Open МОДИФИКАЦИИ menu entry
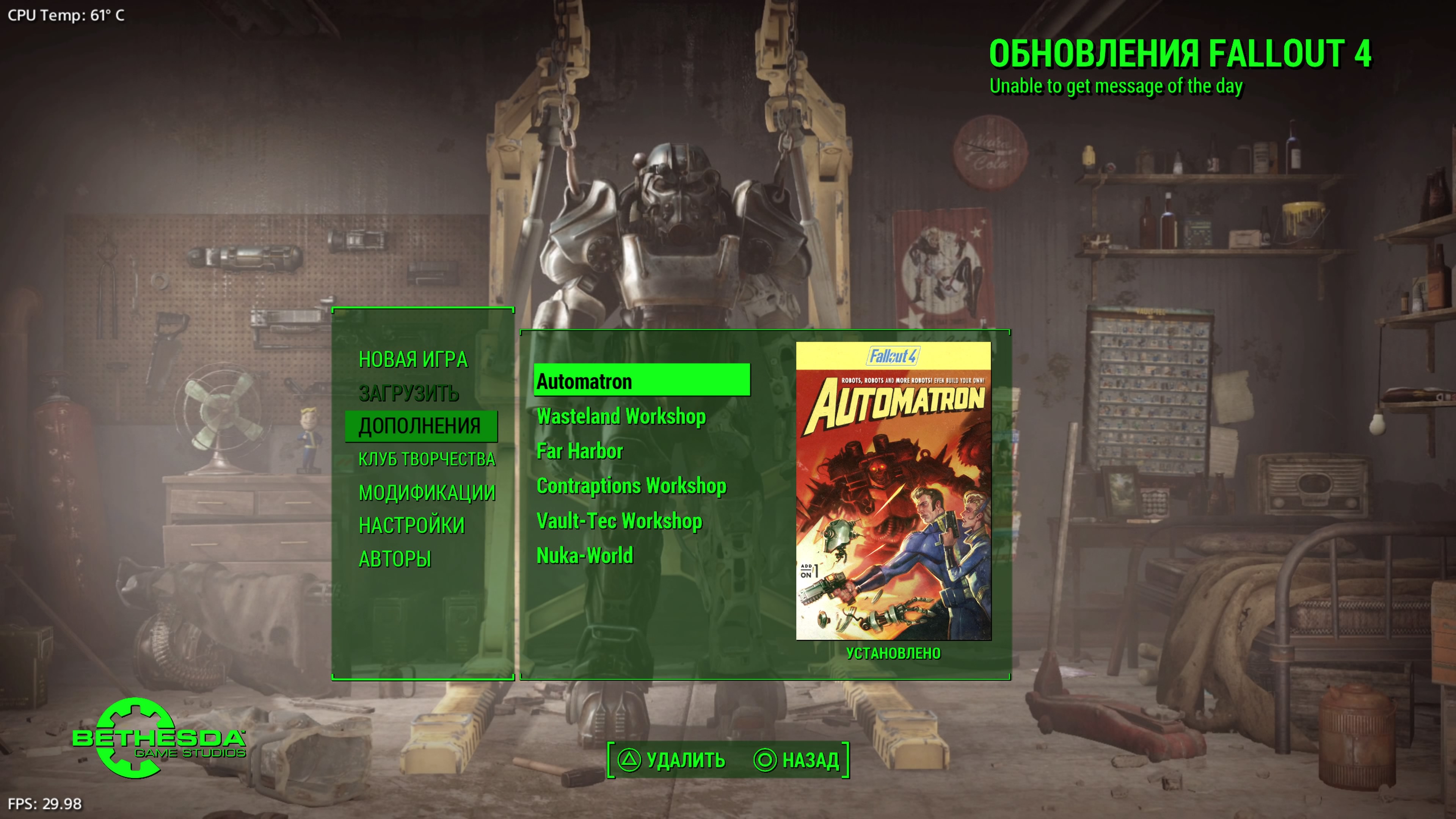 pyautogui.click(x=427, y=492)
